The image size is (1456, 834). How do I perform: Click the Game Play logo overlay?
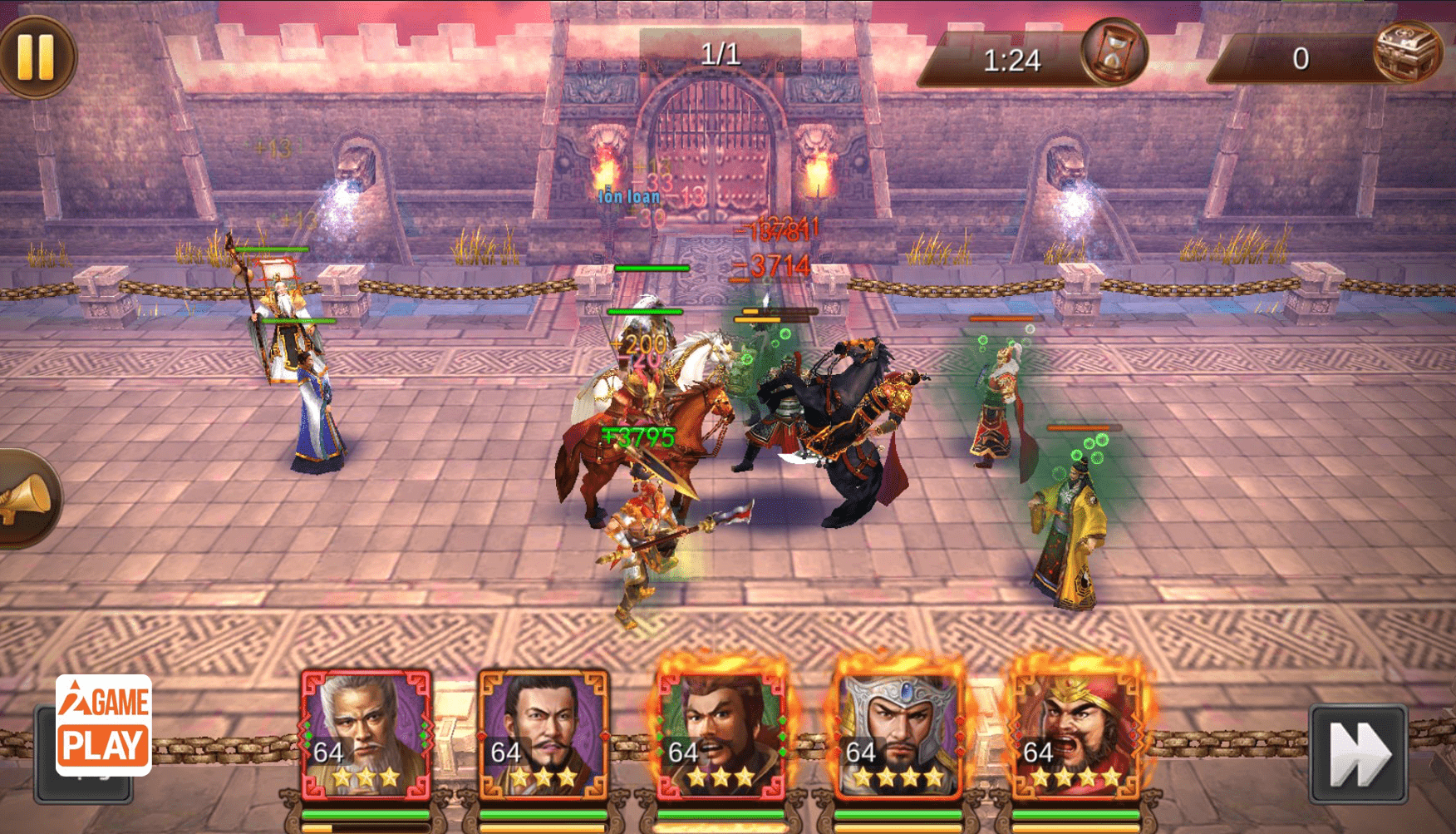click(104, 725)
